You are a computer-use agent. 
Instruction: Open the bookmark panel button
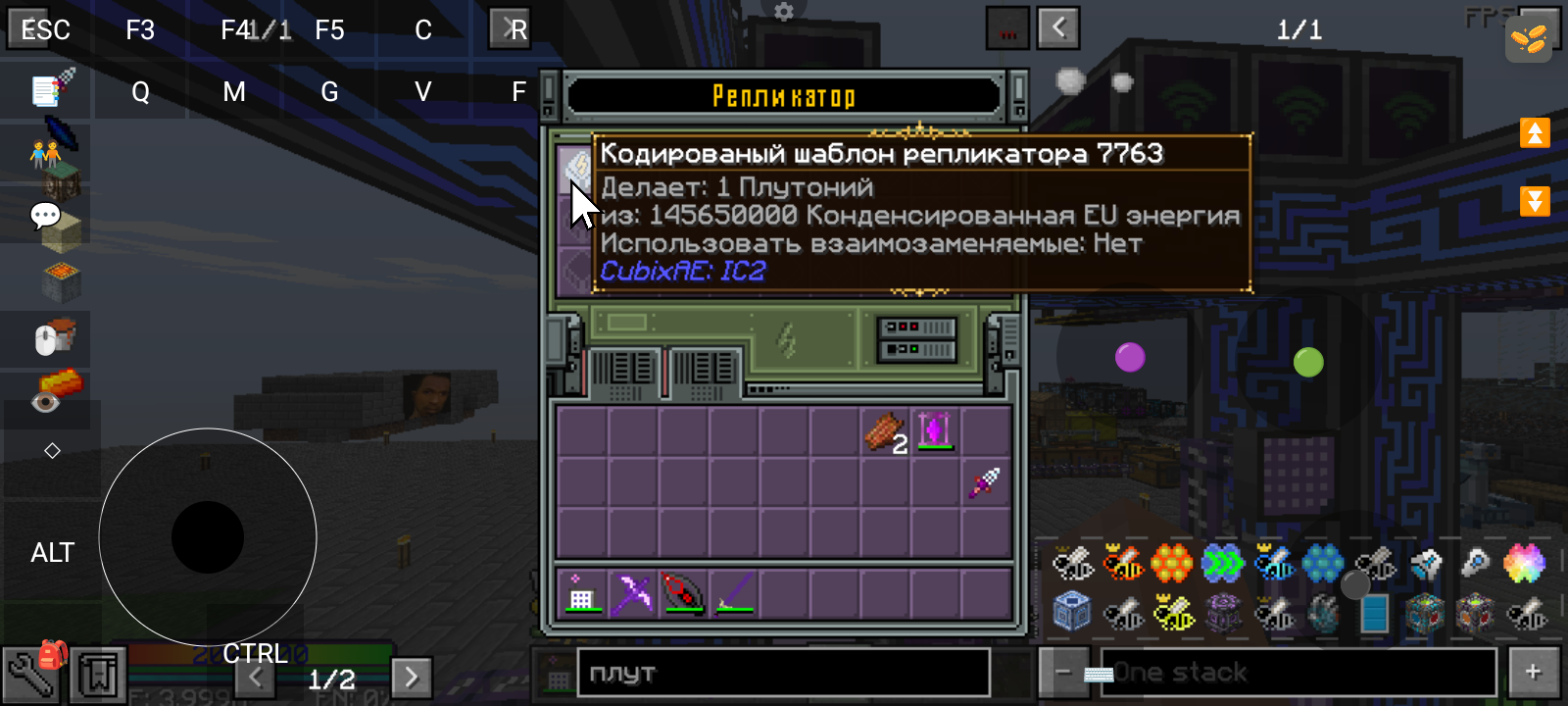[98, 675]
